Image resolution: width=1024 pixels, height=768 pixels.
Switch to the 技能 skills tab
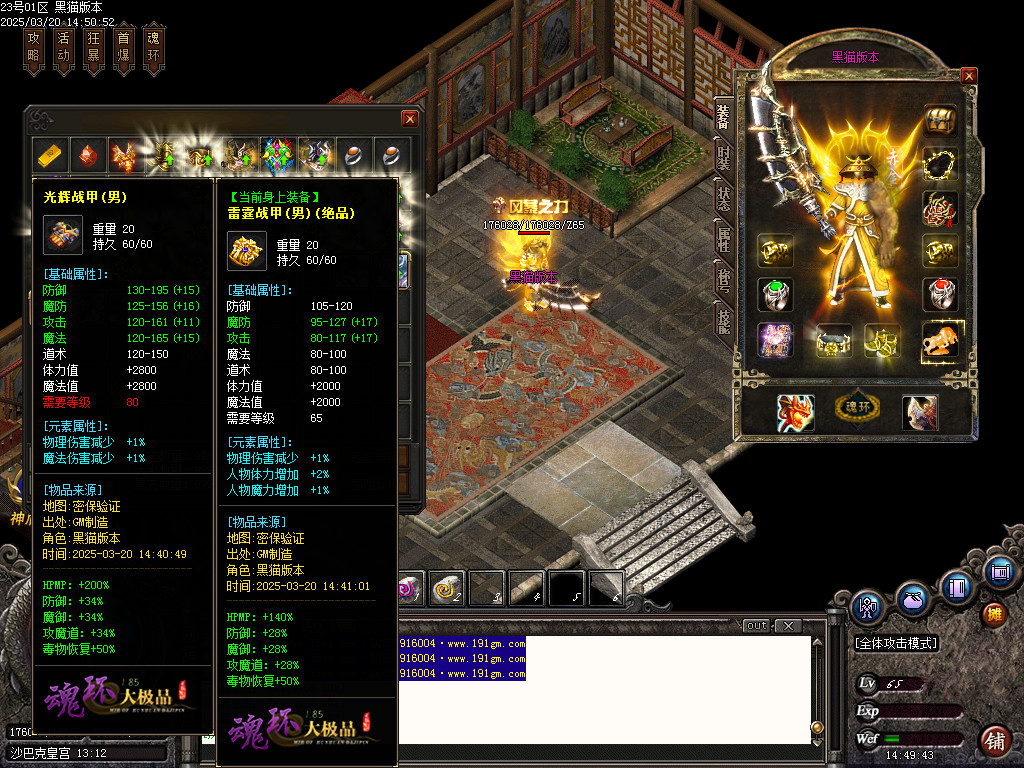[x=723, y=318]
